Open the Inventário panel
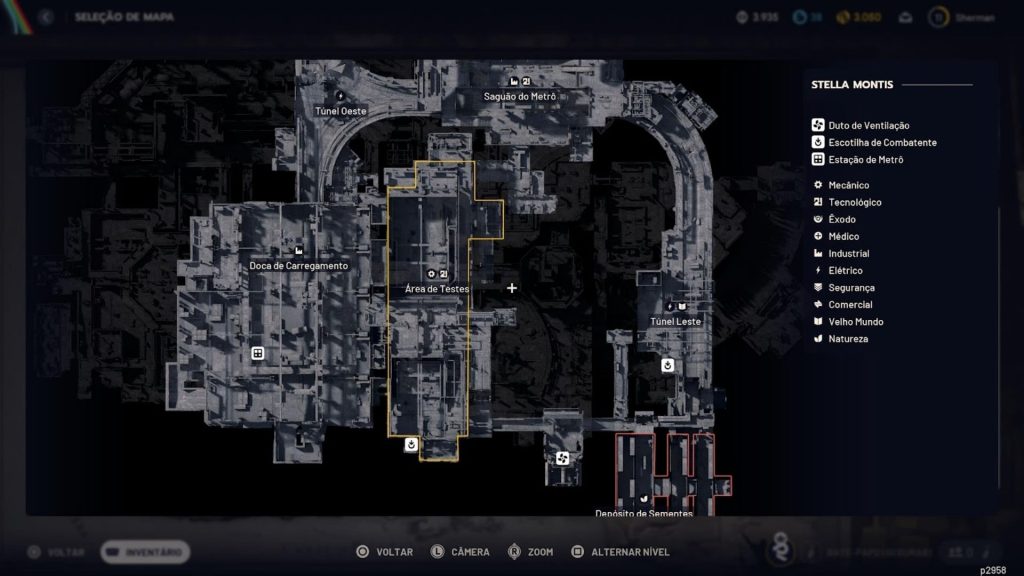 (145, 551)
